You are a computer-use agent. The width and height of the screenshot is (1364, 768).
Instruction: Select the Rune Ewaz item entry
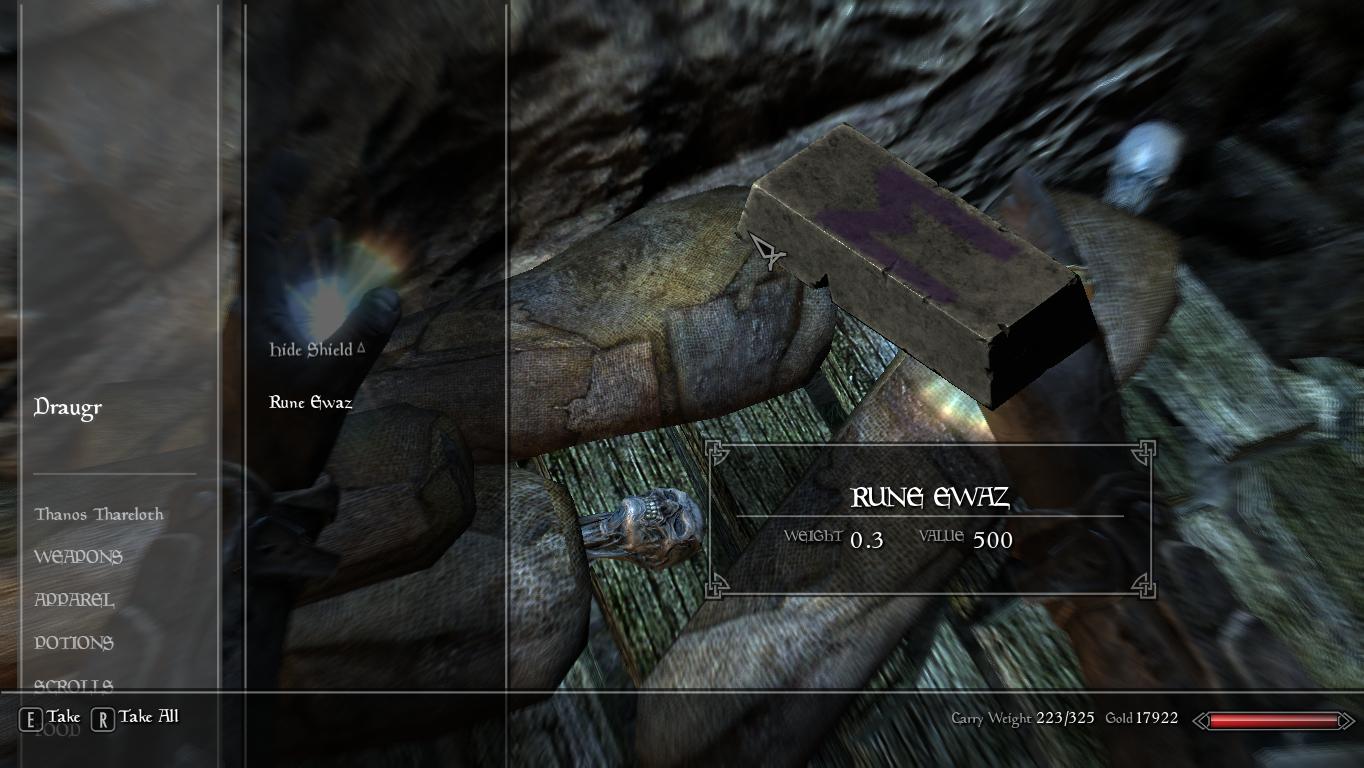[309, 402]
